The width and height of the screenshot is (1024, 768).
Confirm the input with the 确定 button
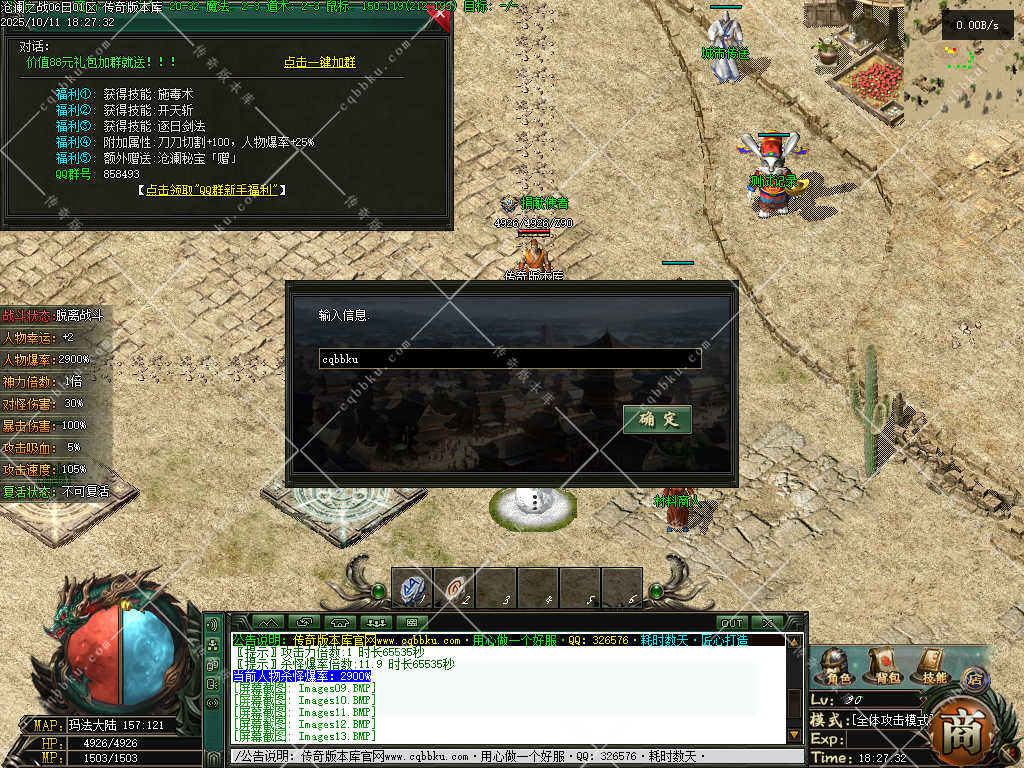[x=657, y=419]
